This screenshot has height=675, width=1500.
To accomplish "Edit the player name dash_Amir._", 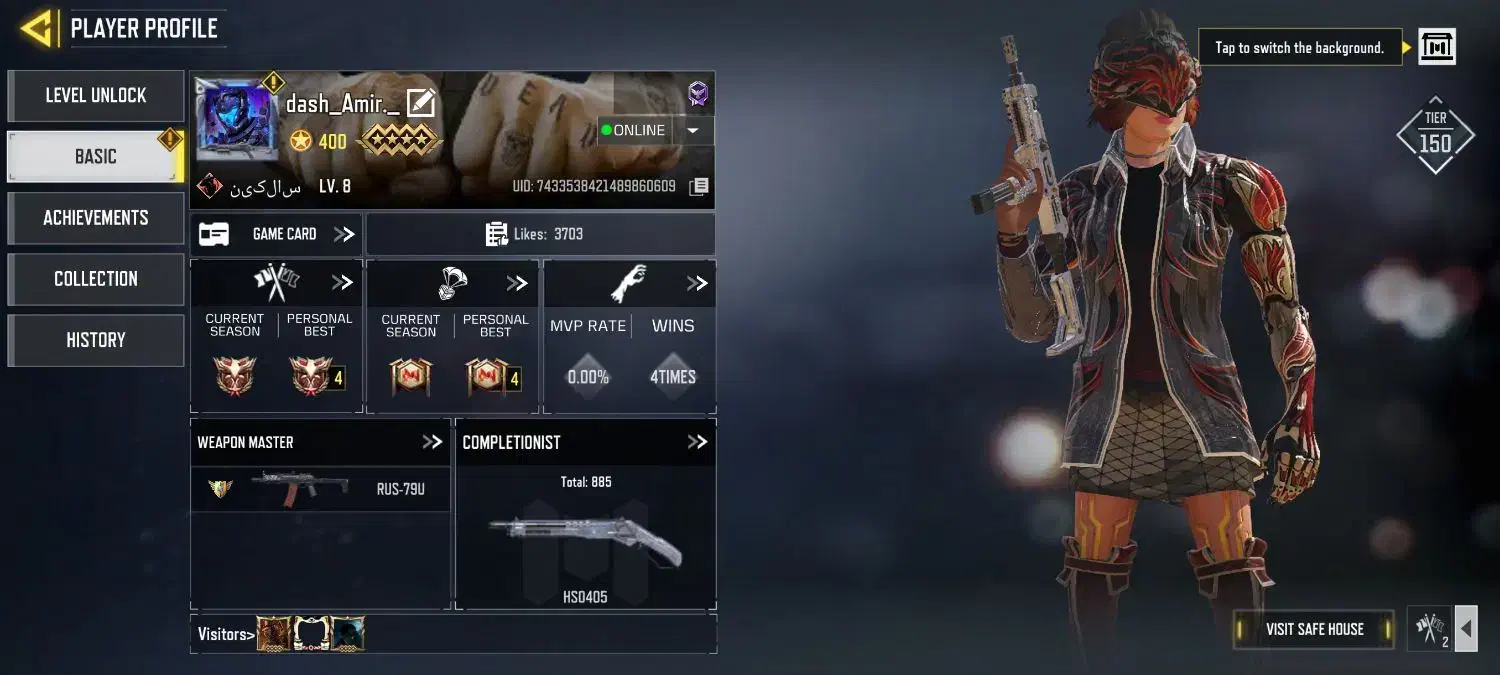I will coord(421,103).
